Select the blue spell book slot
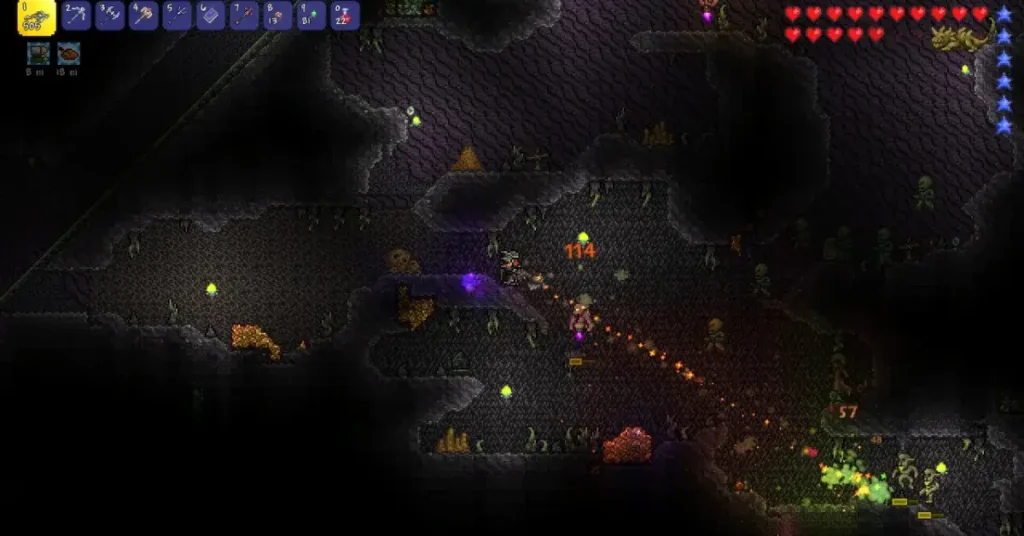1024x536 pixels. click(211, 15)
